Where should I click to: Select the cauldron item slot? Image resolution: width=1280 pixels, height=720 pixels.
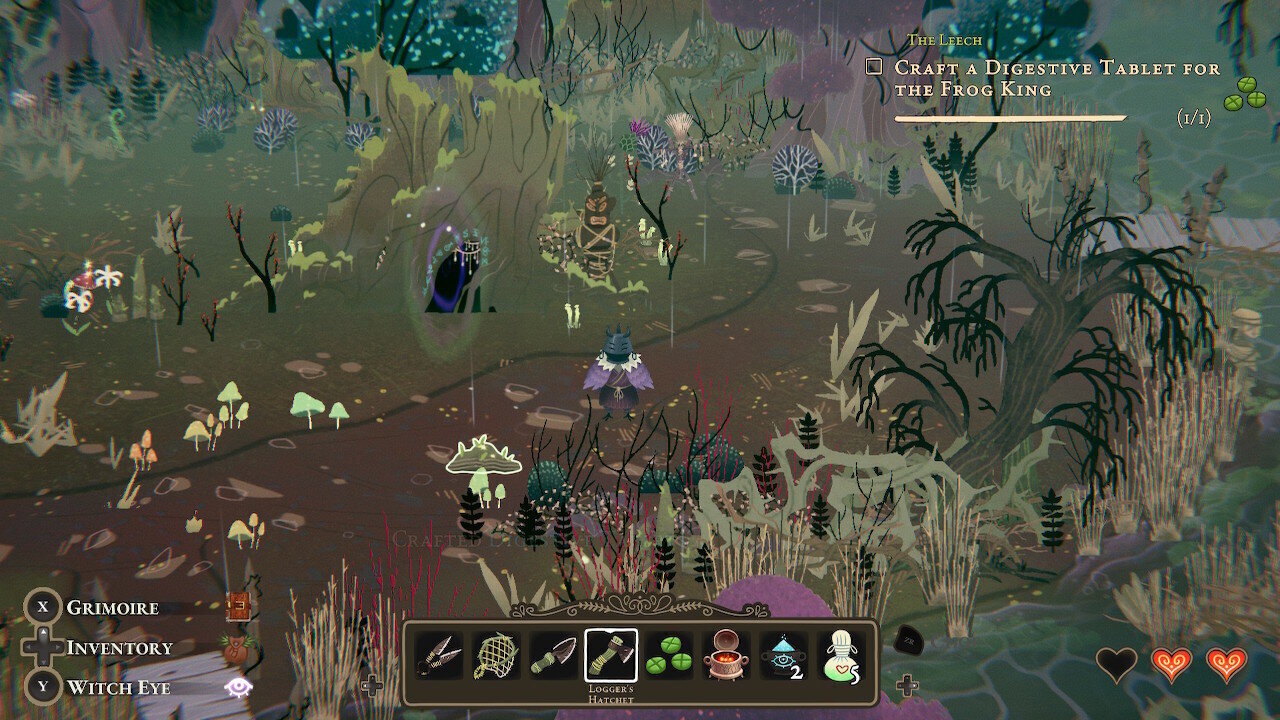[725, 655]
